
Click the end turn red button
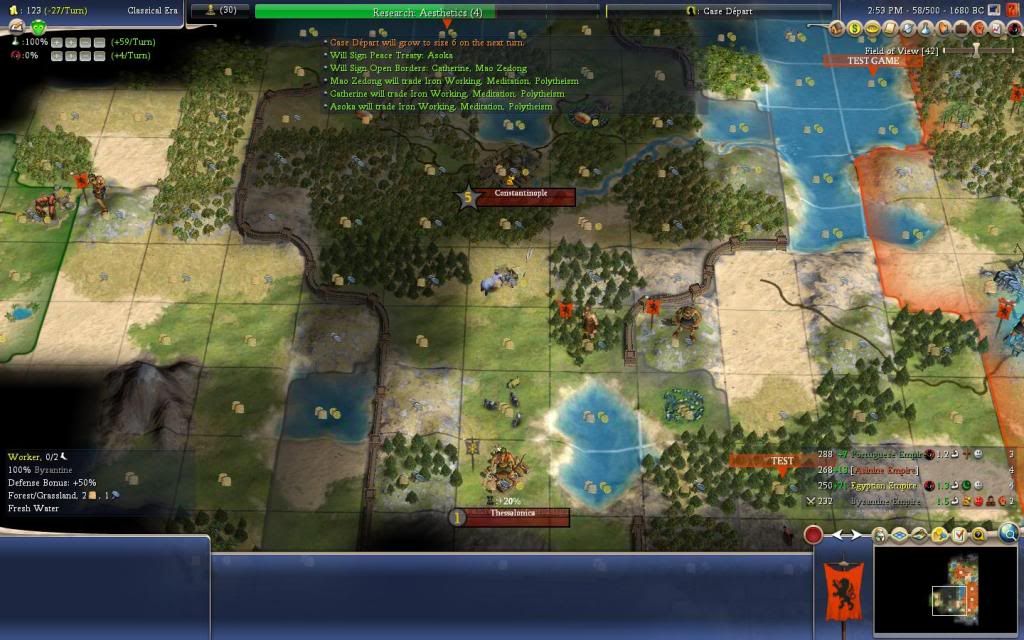(x=814, y=535)
